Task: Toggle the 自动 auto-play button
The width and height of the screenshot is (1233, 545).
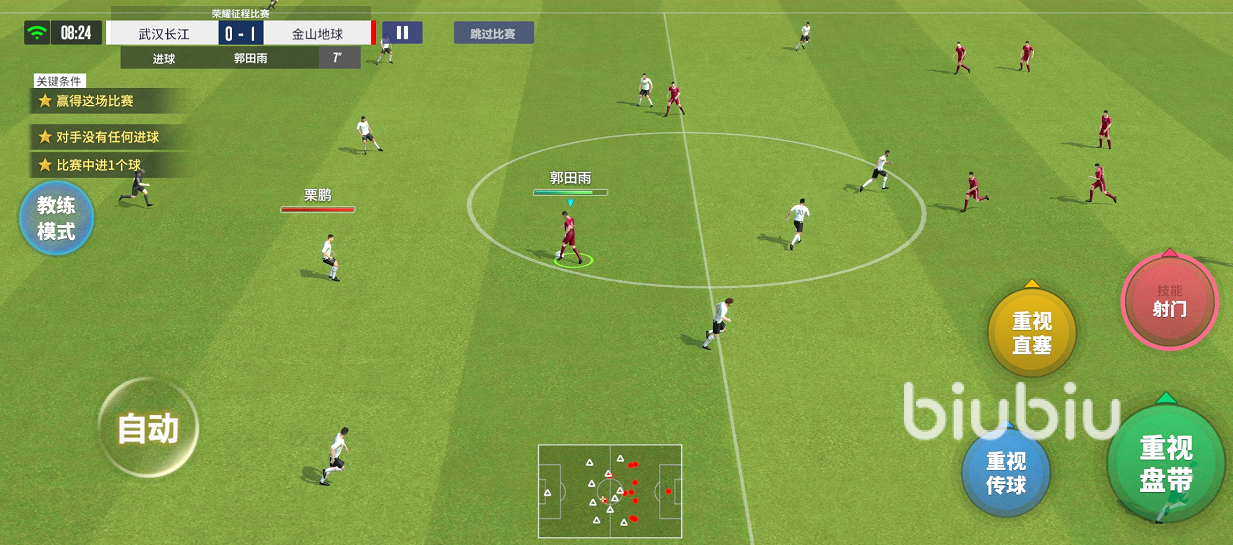Action: 148,428
